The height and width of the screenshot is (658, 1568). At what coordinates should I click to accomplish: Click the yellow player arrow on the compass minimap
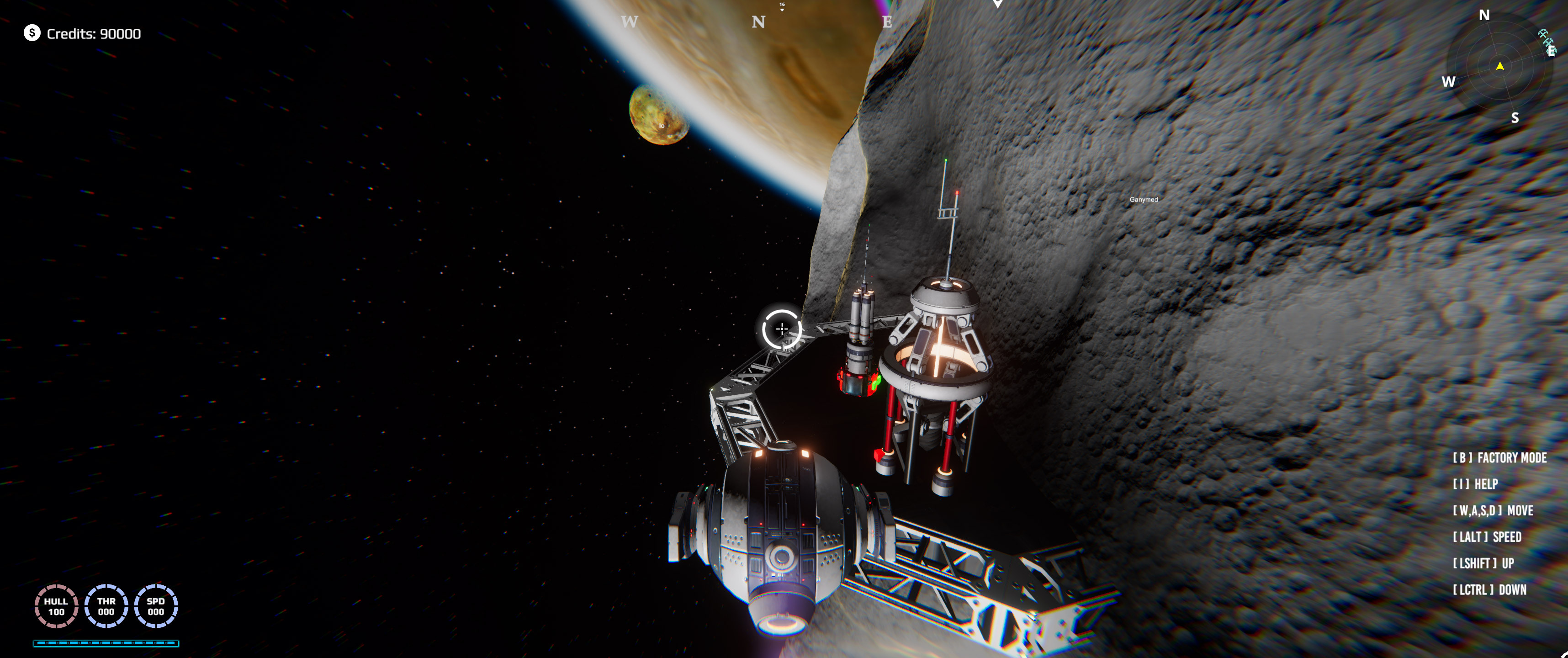click(1500, 67)
